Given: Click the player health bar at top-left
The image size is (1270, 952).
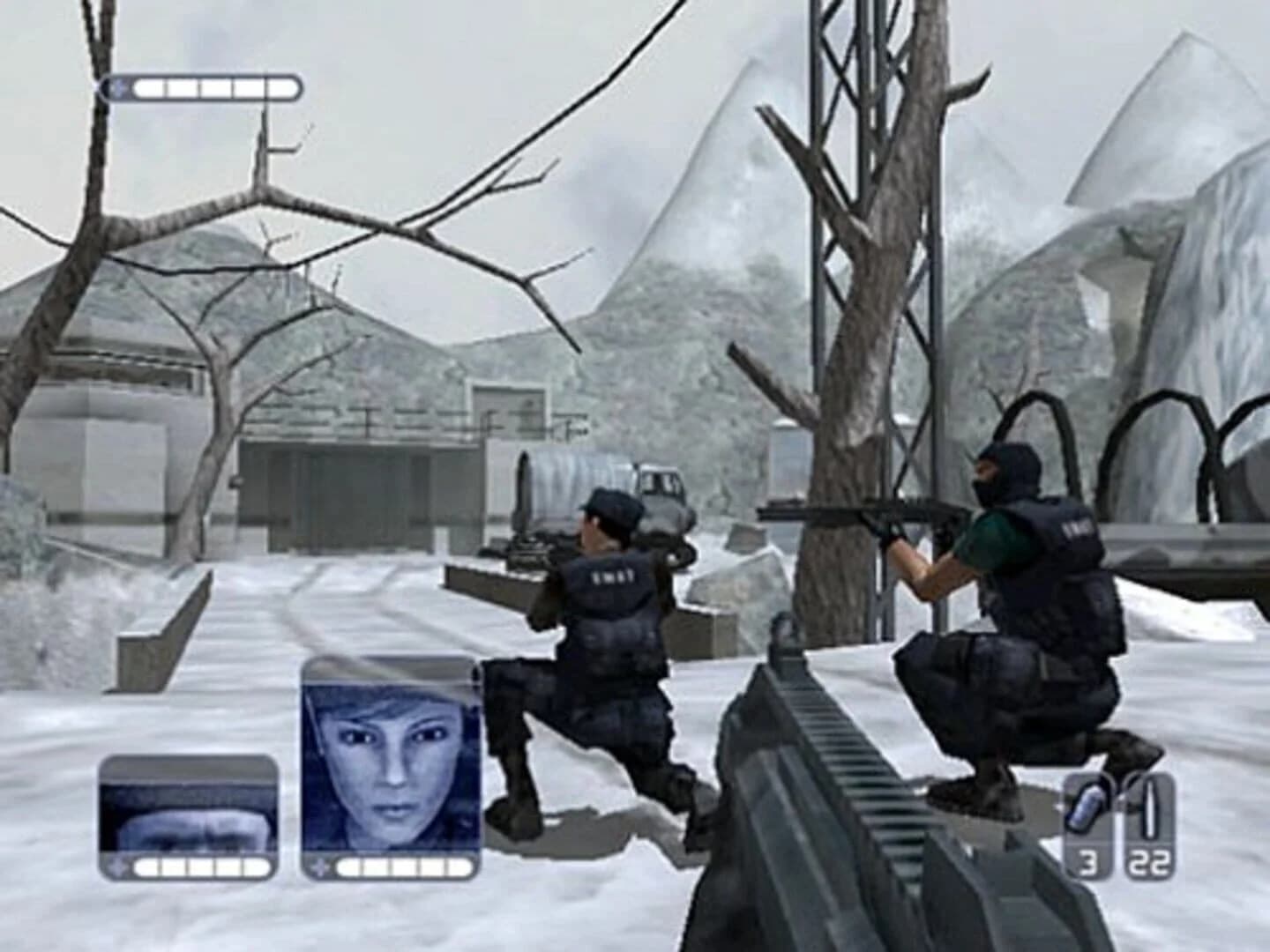Looking at the screenshot, I should (x=216, y=88).
